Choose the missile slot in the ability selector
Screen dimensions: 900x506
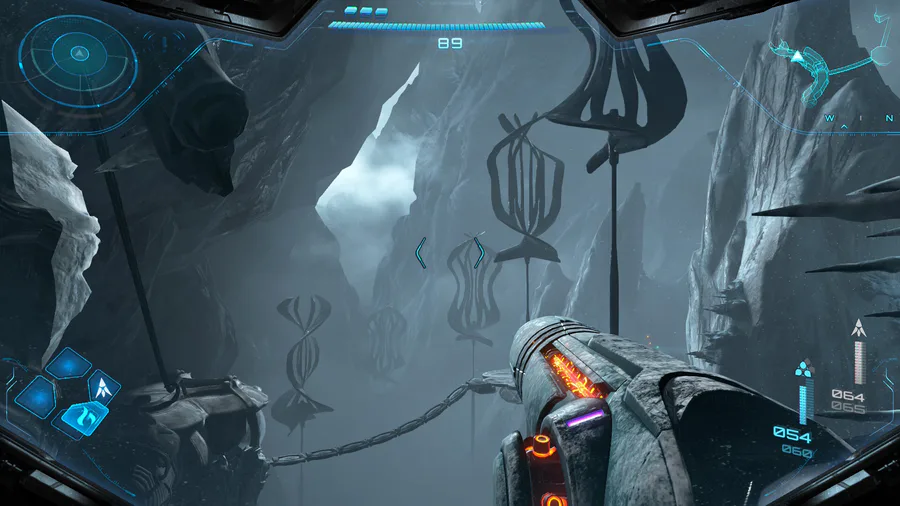pyautogui.click(x=103, y=385)
